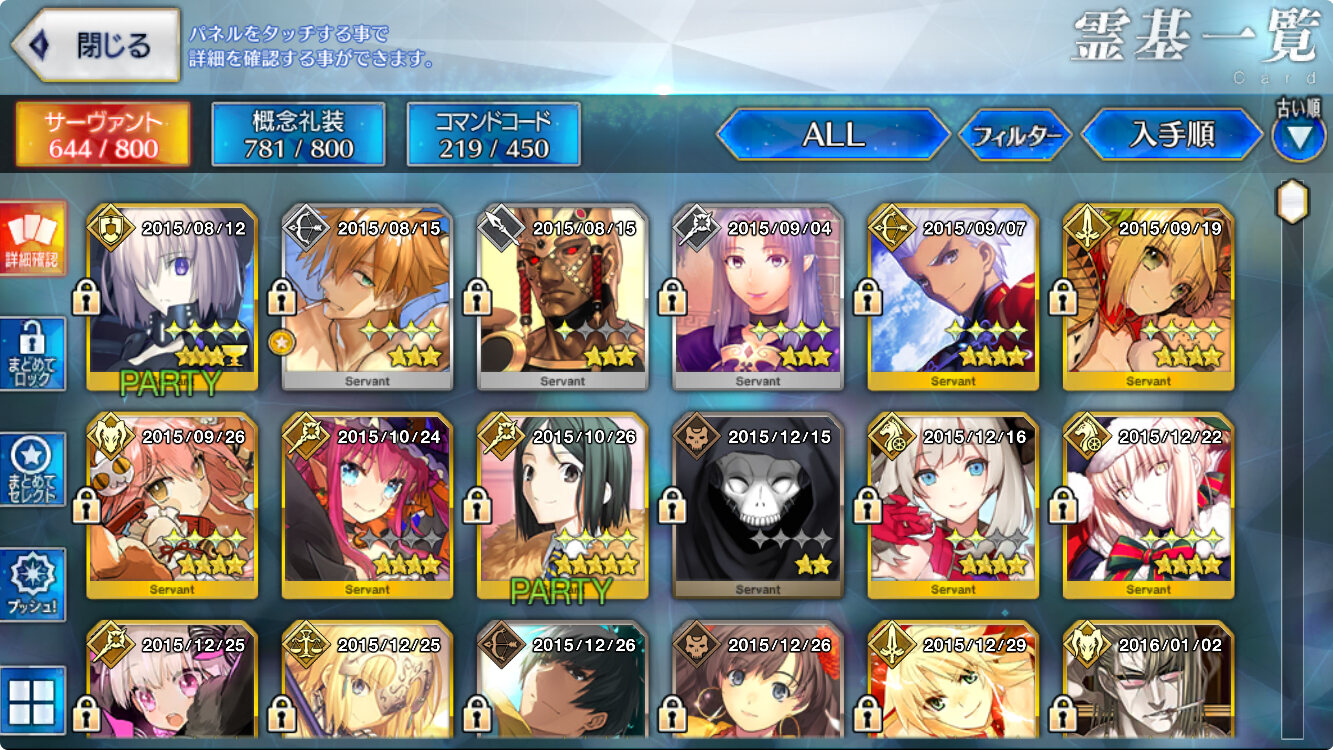Select the servant card dated 2015/08/12

(x=172, y=298)
